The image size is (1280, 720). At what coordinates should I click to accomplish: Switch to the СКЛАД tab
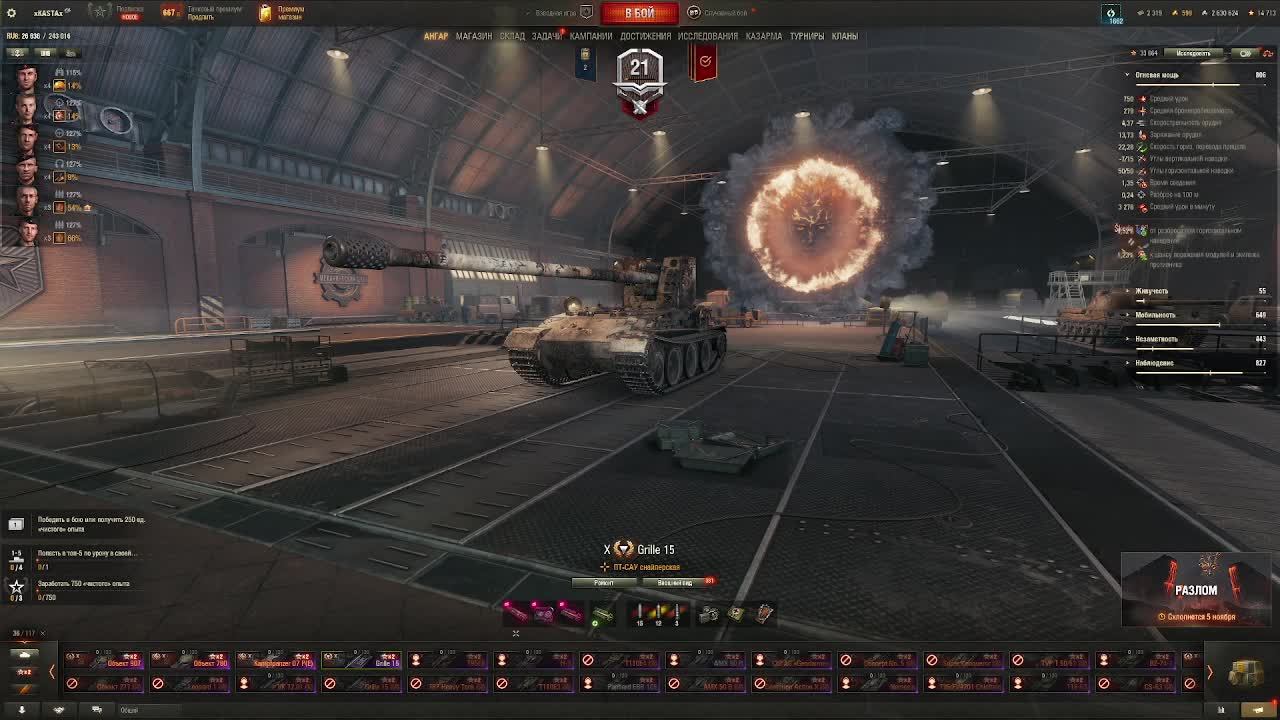point(512,36)
